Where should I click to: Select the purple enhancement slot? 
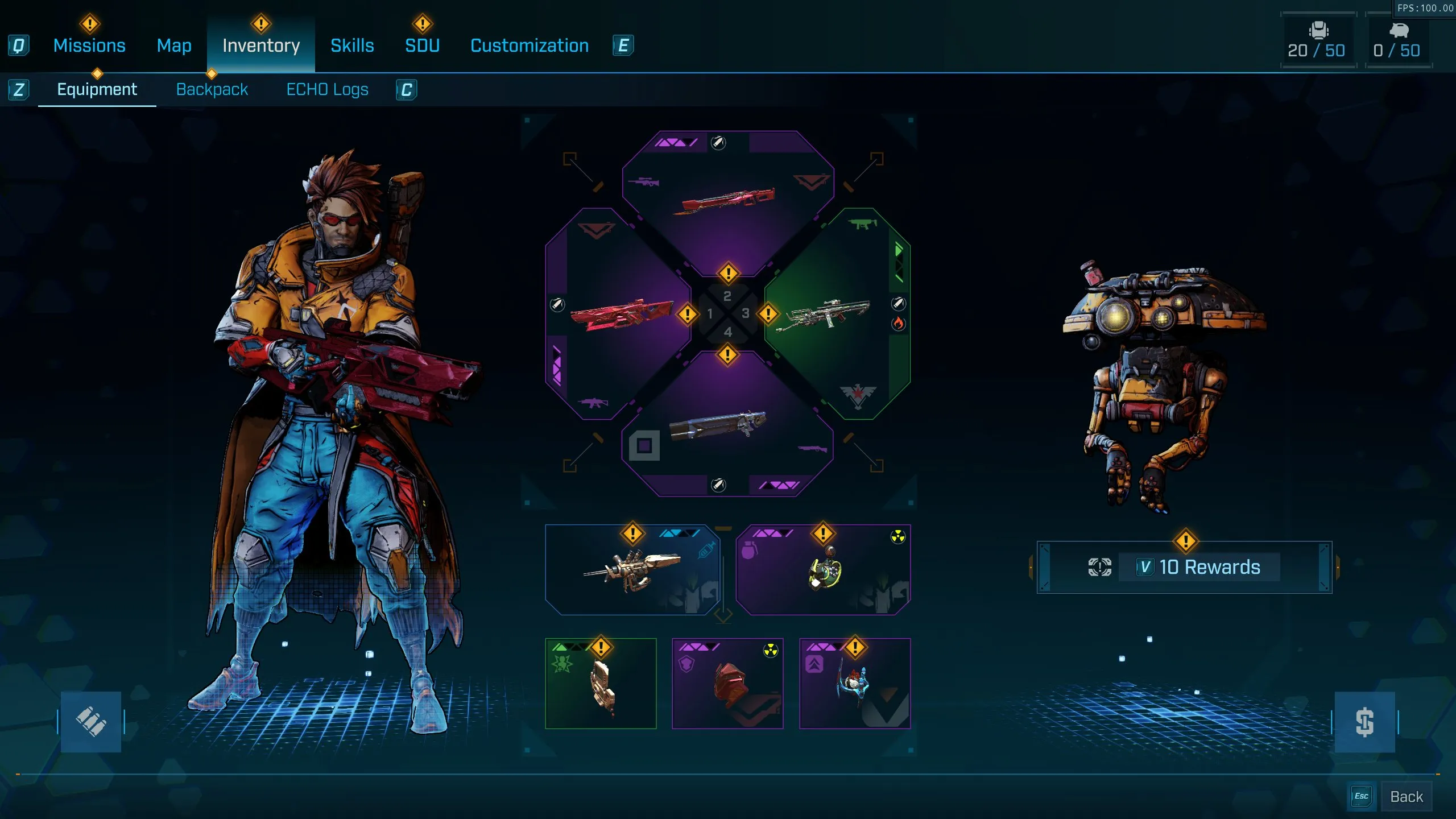pos(855,683)
